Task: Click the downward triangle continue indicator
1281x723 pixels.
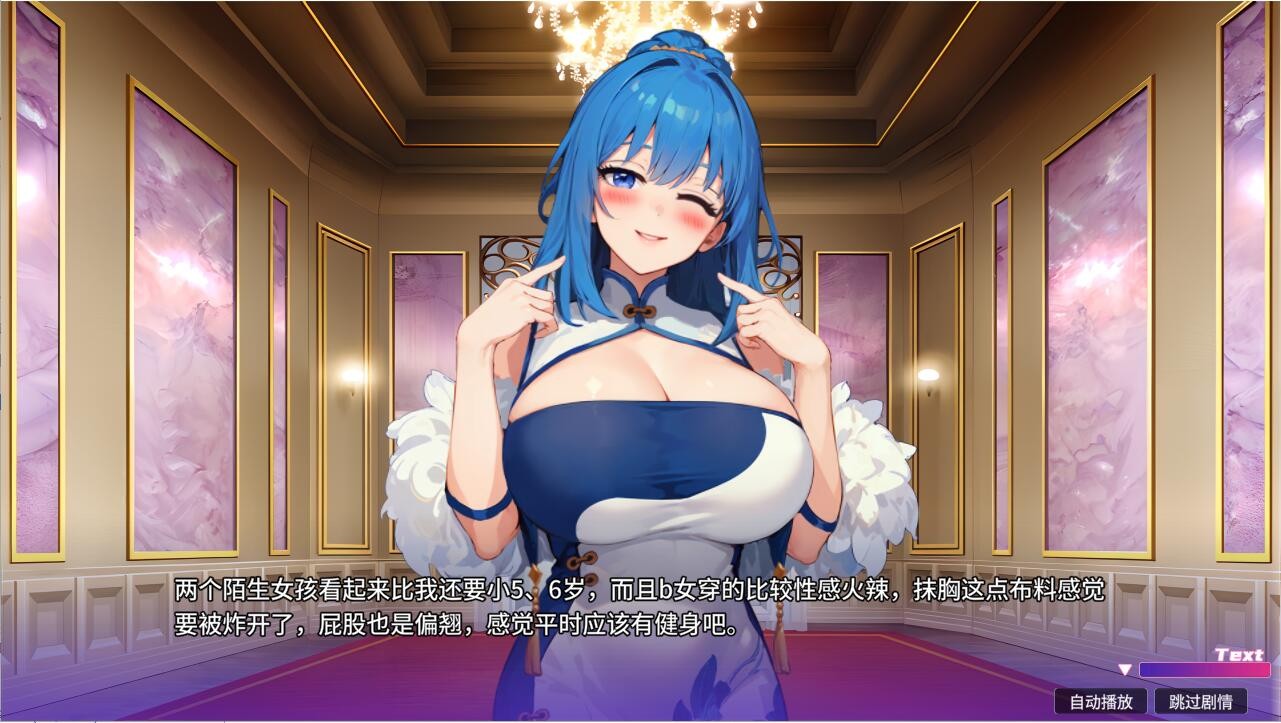Action: tap(1126, 670)
